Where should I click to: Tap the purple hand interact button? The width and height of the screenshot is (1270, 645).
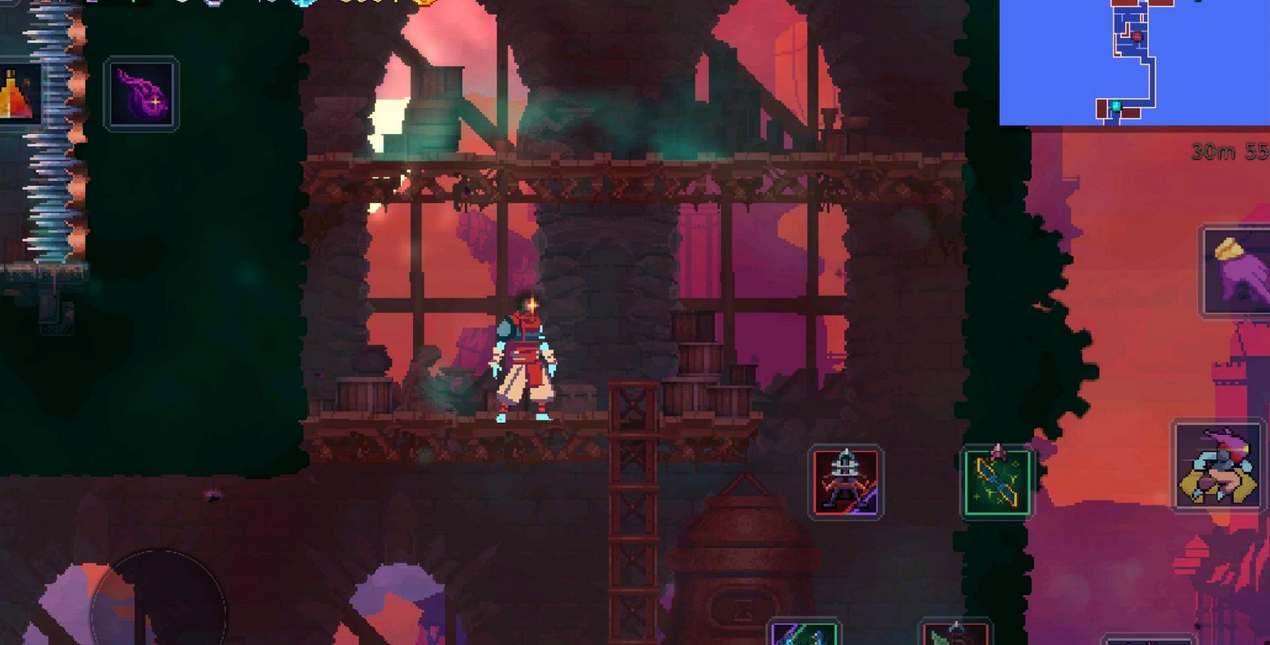[1237, 270]
